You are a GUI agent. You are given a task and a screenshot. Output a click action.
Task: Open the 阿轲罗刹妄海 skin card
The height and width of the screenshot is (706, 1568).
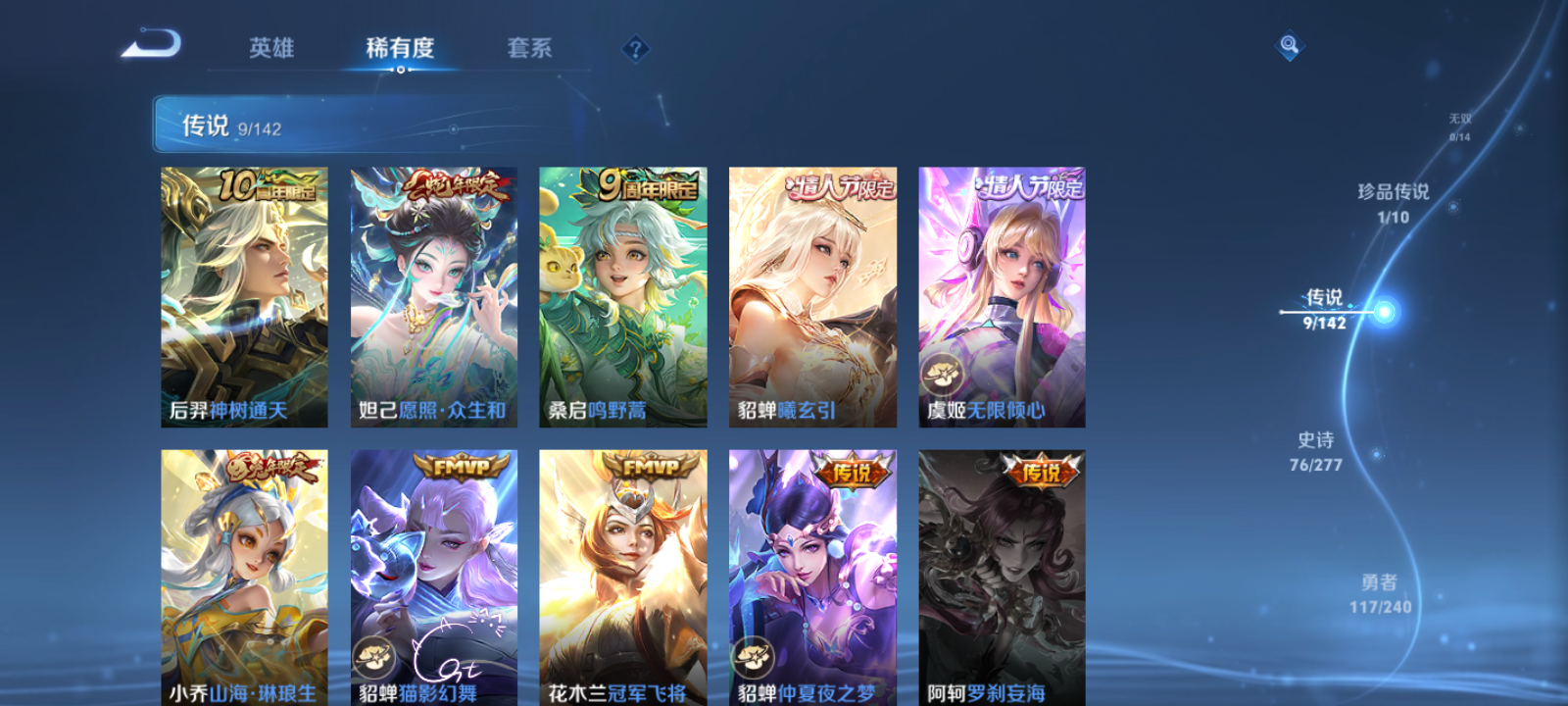[x=1002, y=579]
